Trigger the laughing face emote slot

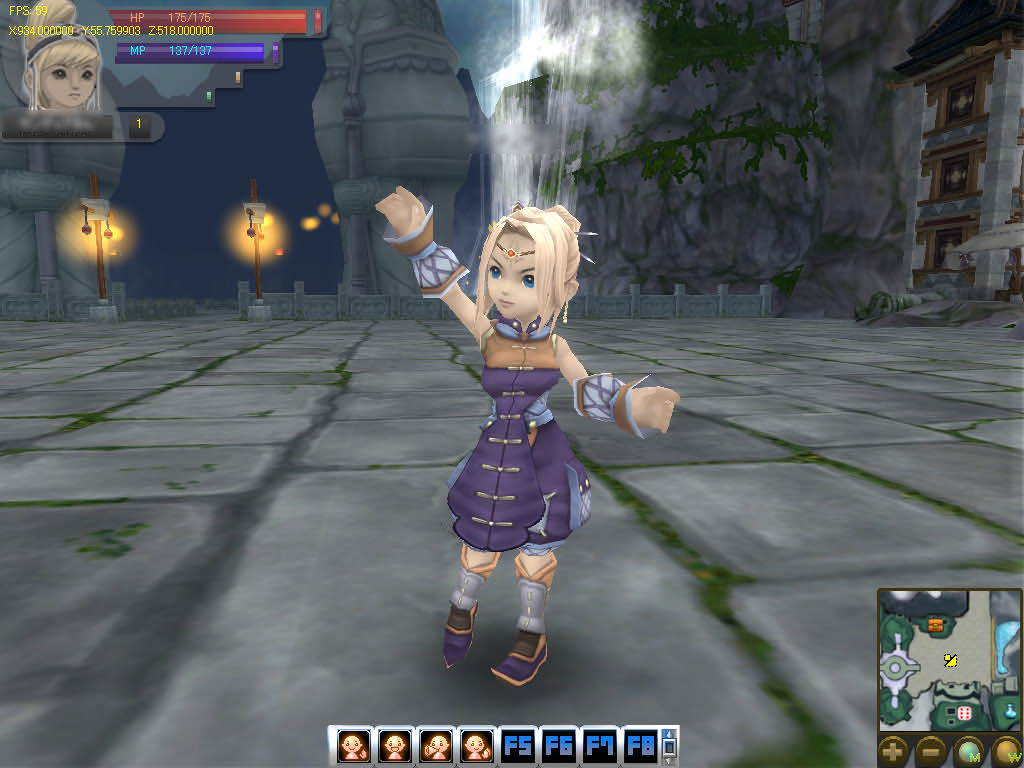(x=394, y=746)
